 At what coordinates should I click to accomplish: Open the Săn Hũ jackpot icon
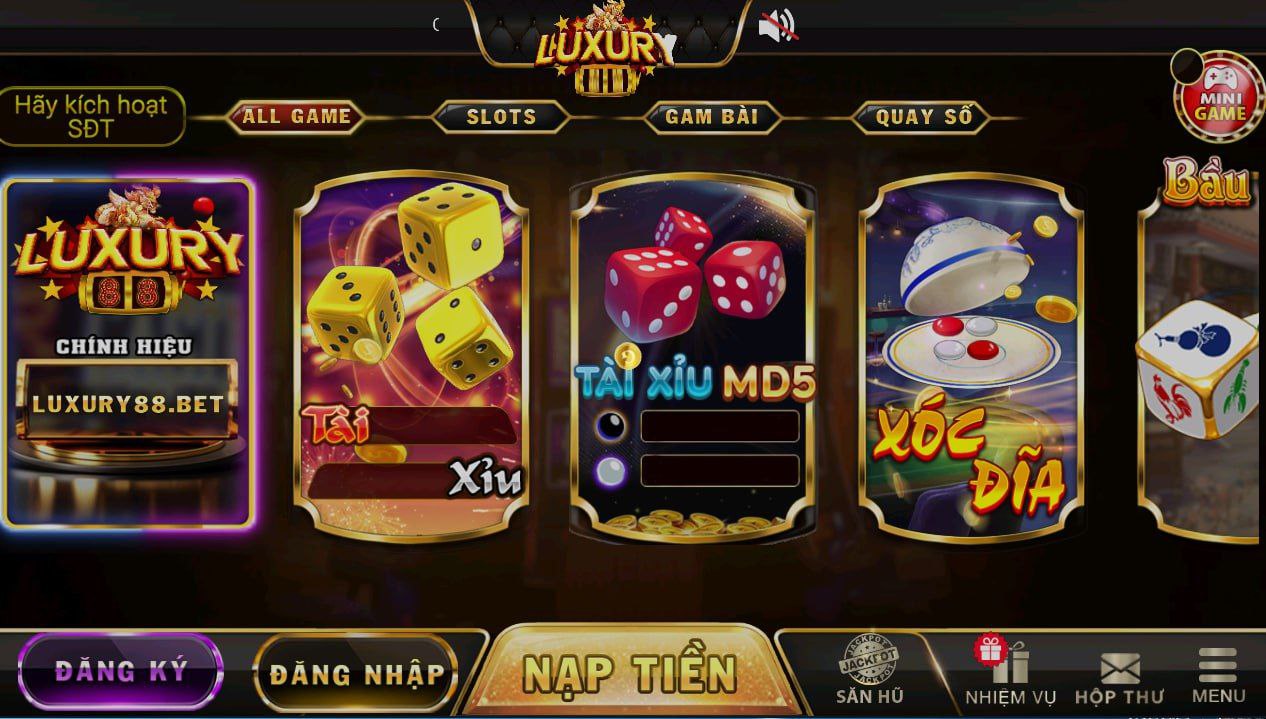coord(868,669)
